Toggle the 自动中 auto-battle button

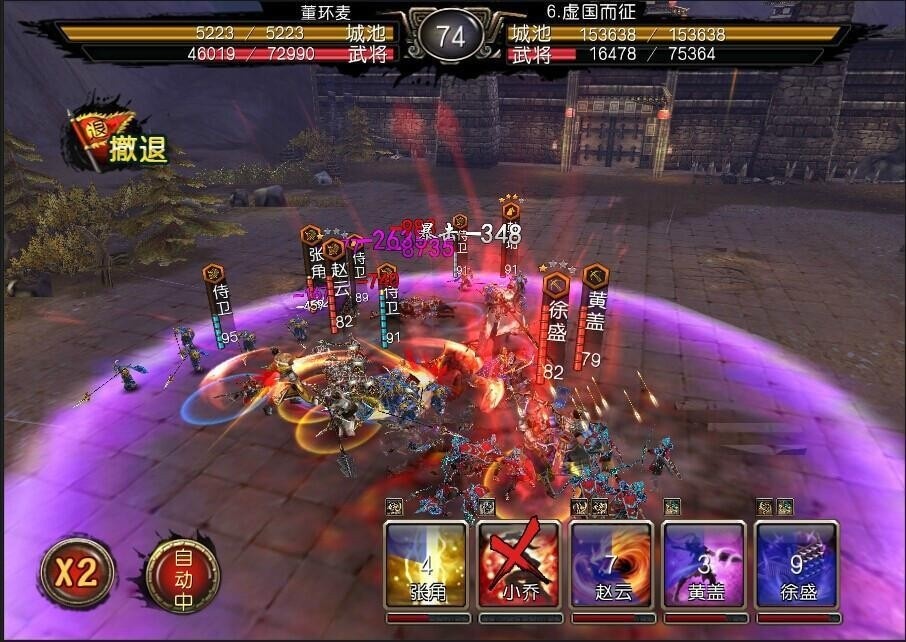(182, 572)
